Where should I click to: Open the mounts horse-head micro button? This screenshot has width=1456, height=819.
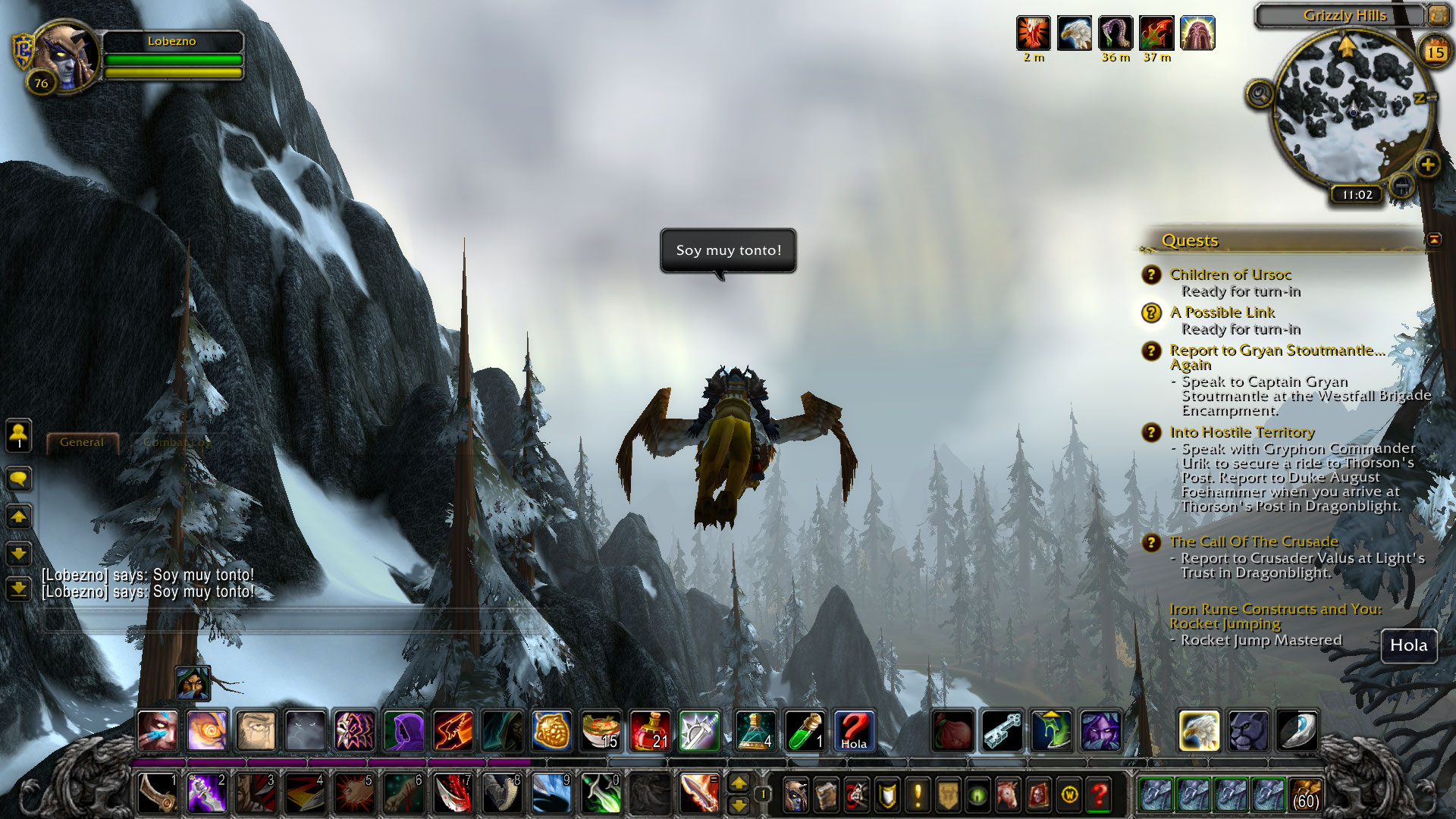1008,795
